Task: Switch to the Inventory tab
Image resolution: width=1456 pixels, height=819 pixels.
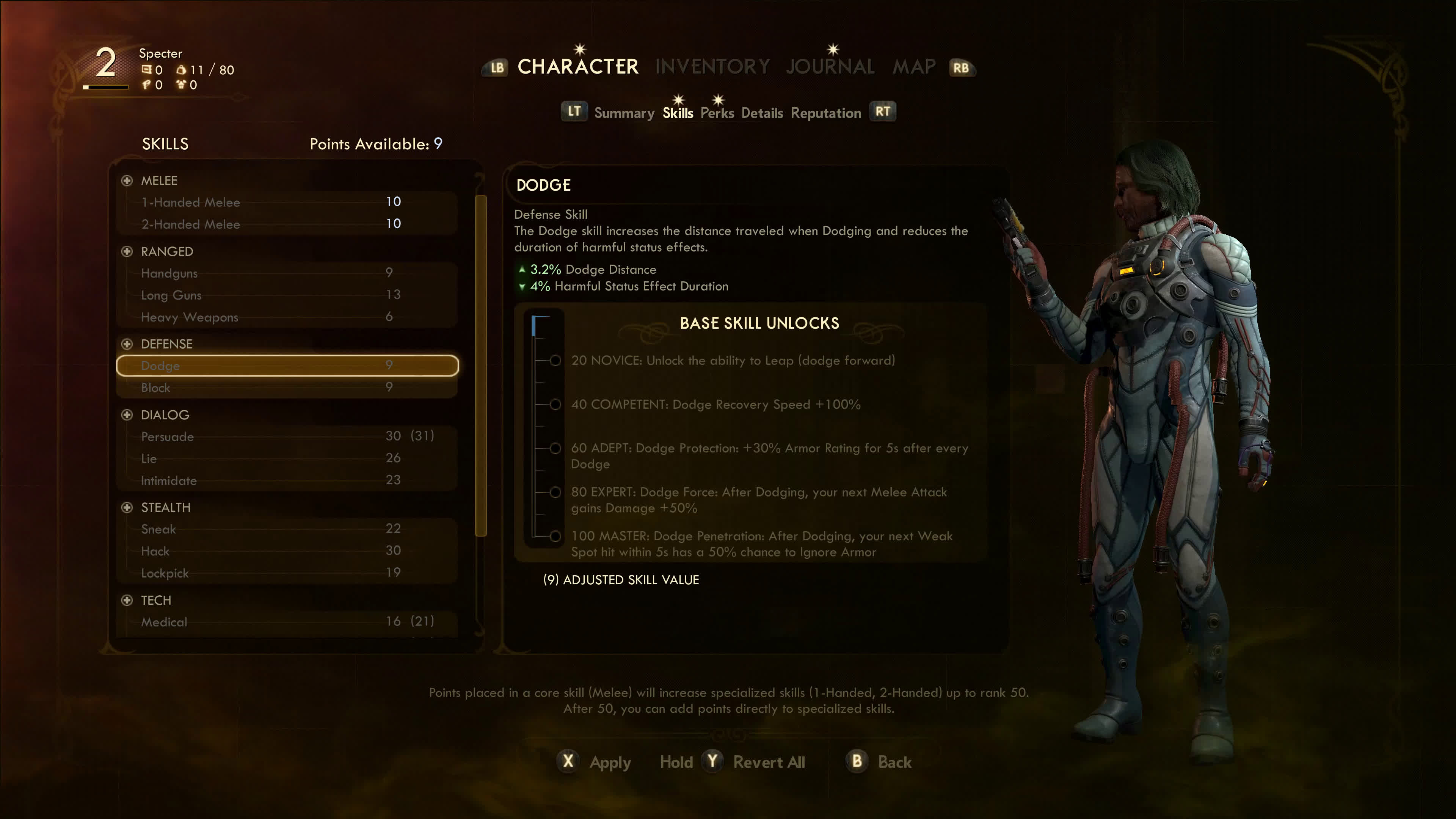Action: pyautogui.click(x=712, y=67)
